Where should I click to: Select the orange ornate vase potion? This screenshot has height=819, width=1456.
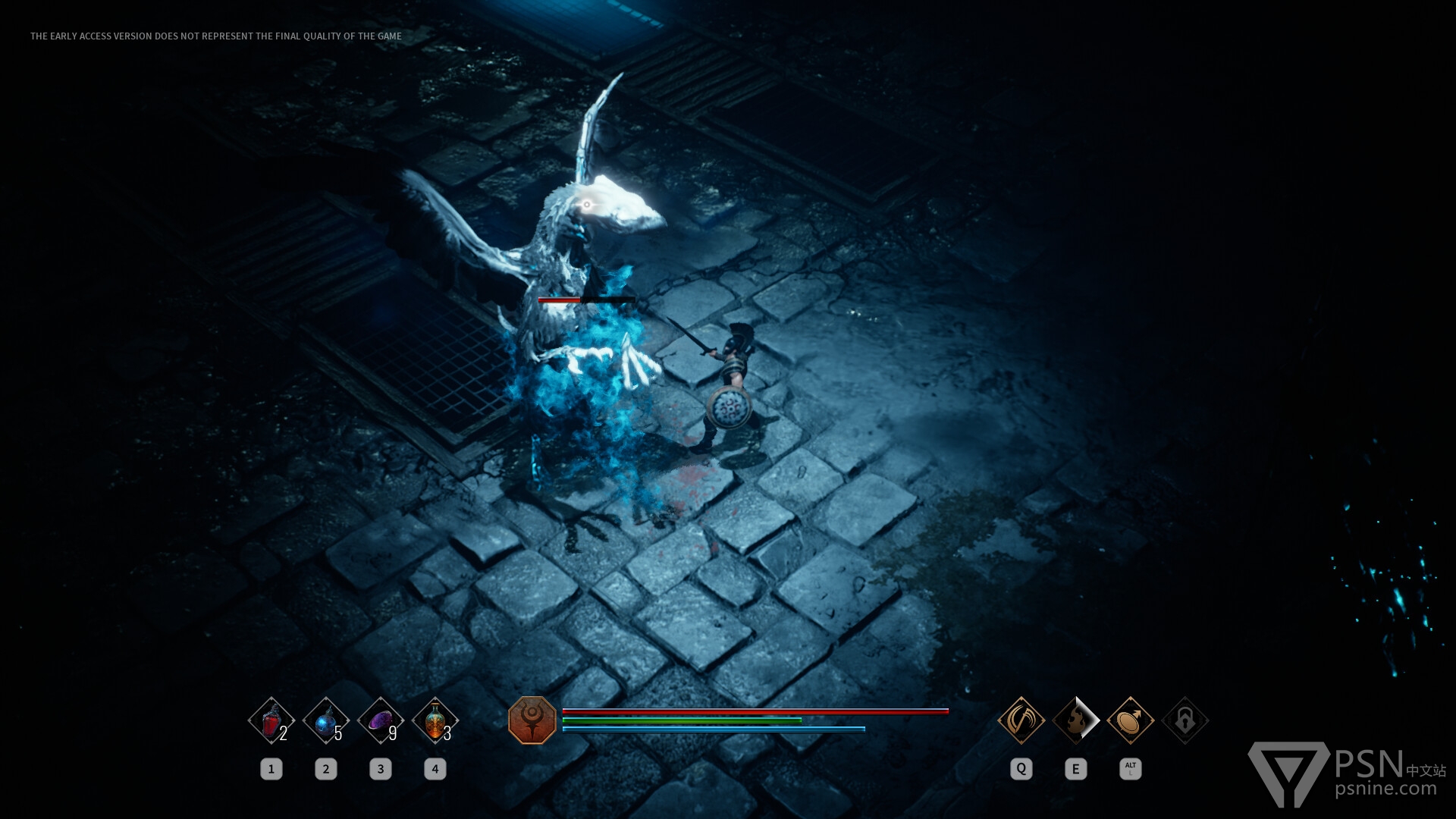(x=435, y=720)
